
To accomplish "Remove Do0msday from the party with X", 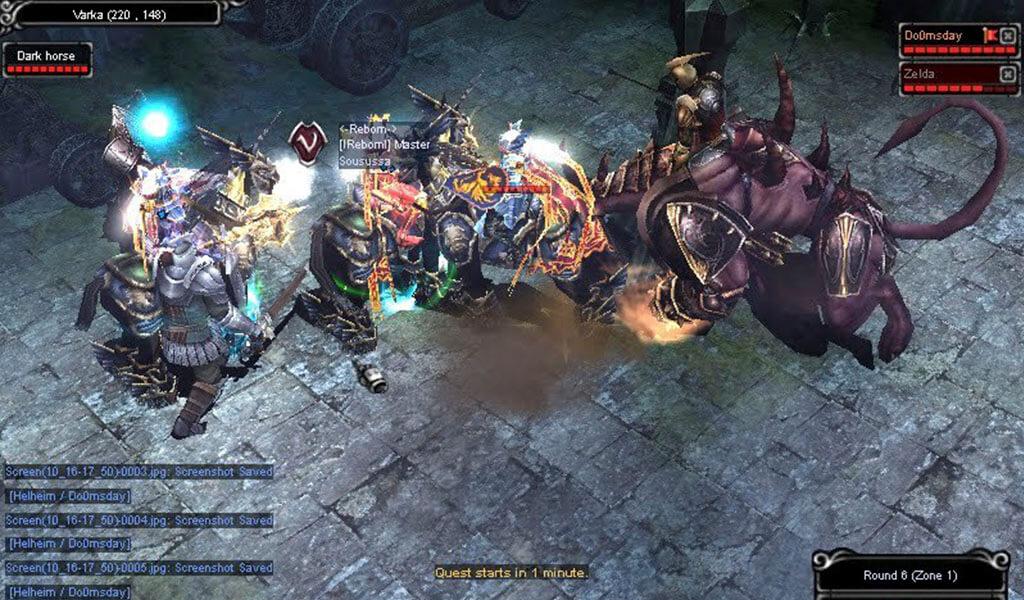I will coord(1008,36).
